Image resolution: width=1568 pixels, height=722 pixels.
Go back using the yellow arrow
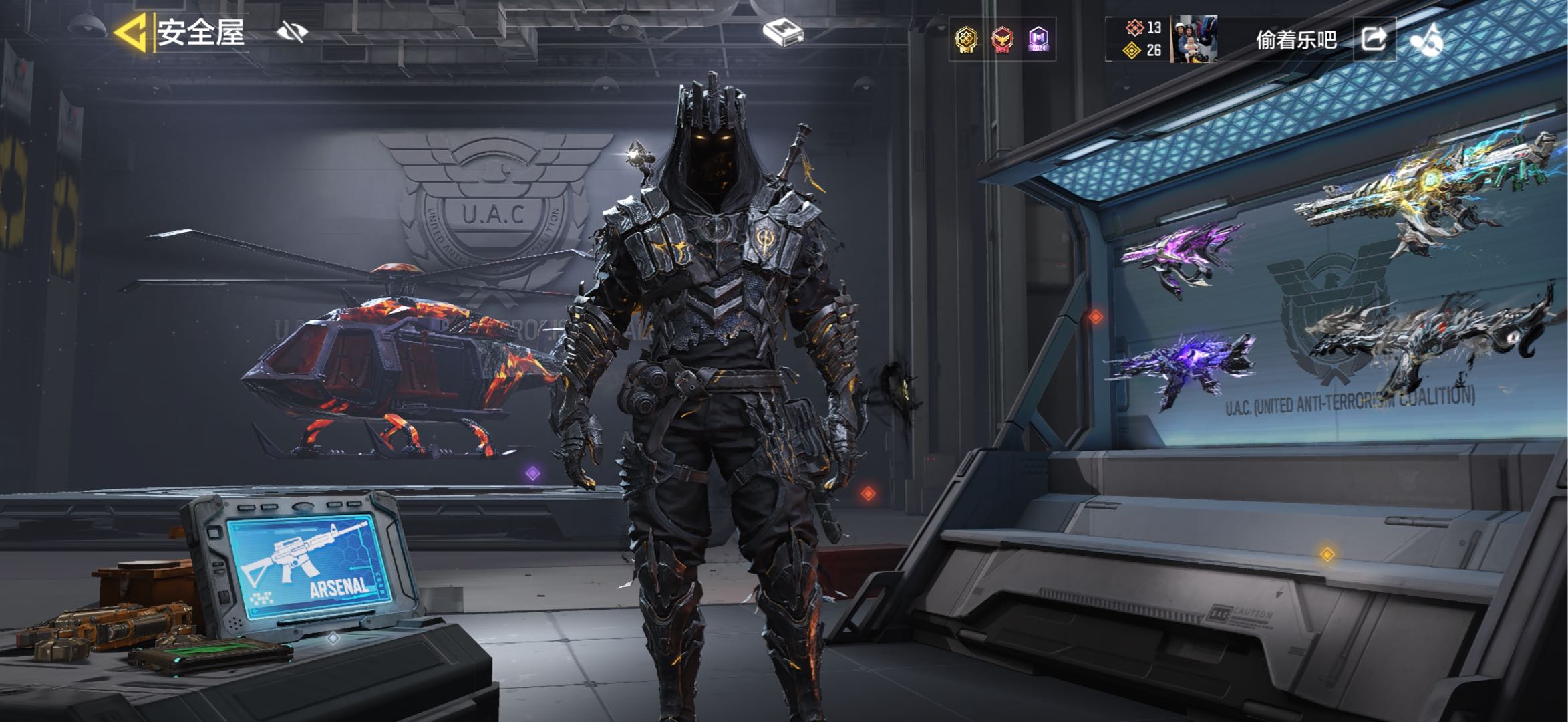(130, 33)
